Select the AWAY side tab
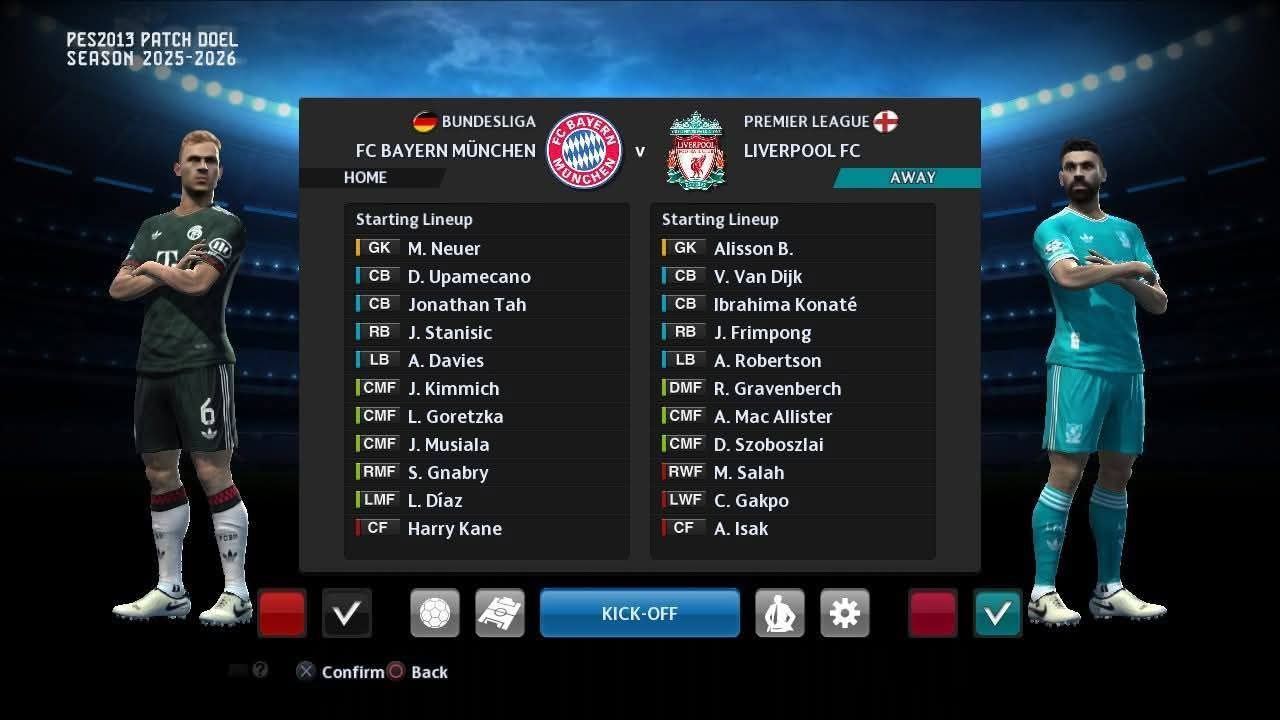Viewport: 1280px width, 720px height. [912, 177]
